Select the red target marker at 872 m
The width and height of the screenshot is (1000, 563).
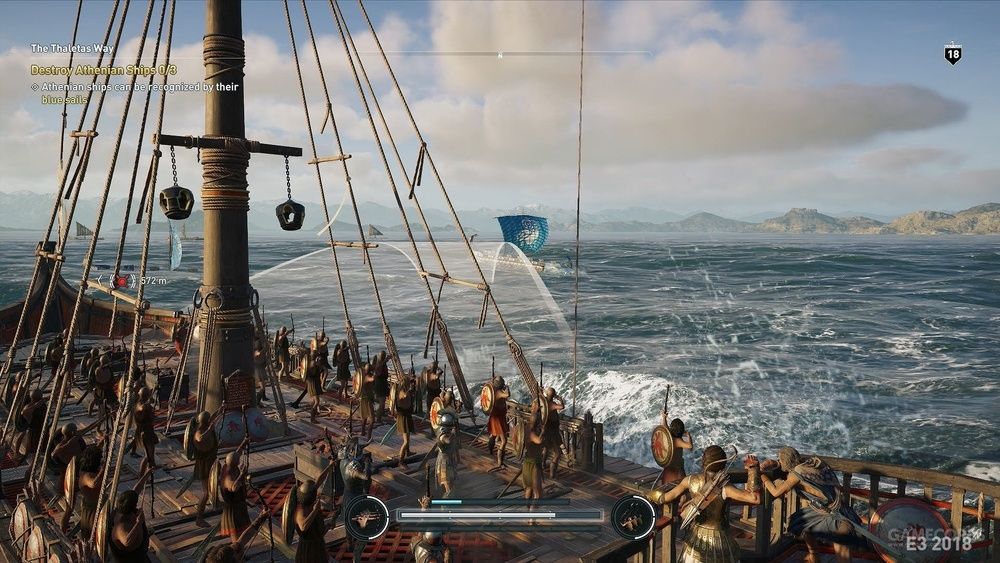tap(122, 282)
